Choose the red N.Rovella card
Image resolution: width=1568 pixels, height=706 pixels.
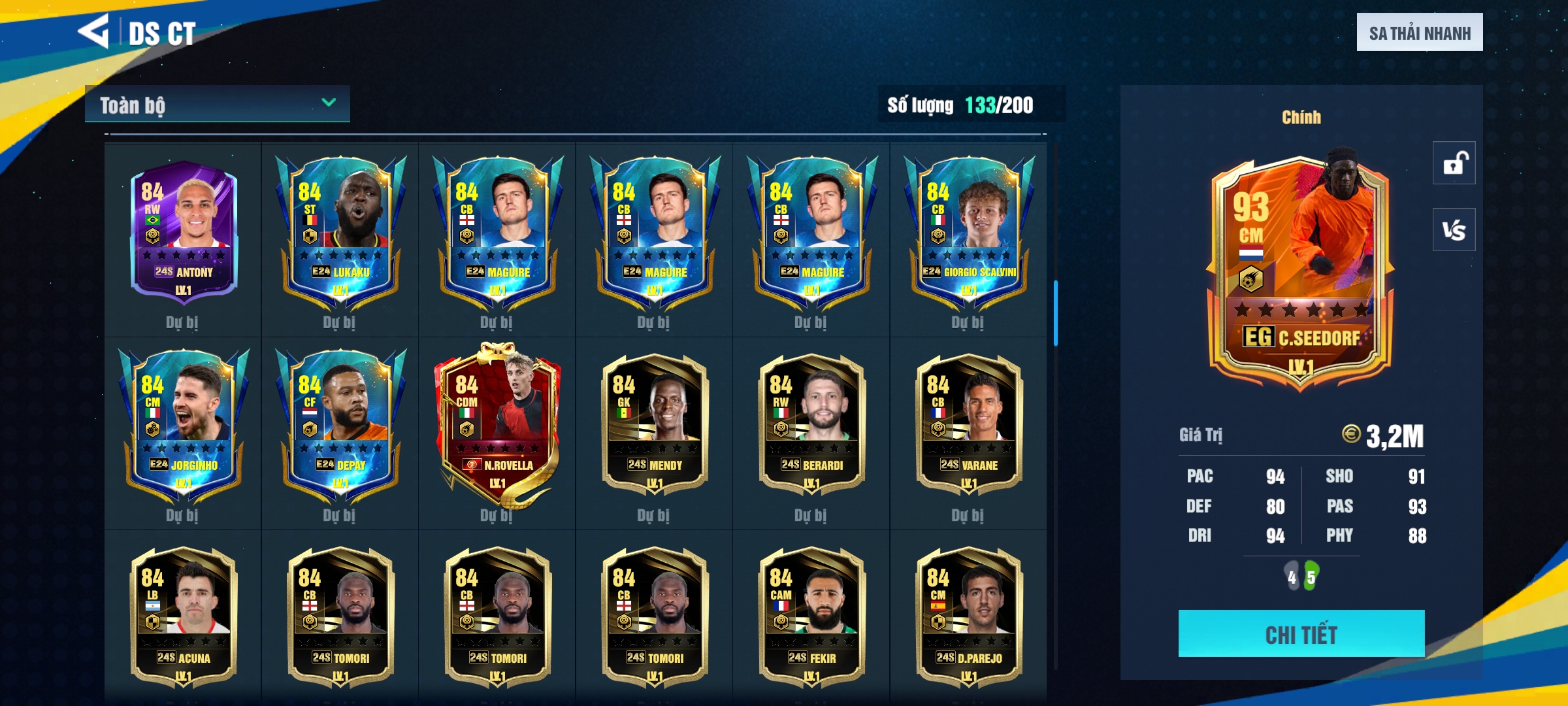pyautogui.click(x=498, y=425)
